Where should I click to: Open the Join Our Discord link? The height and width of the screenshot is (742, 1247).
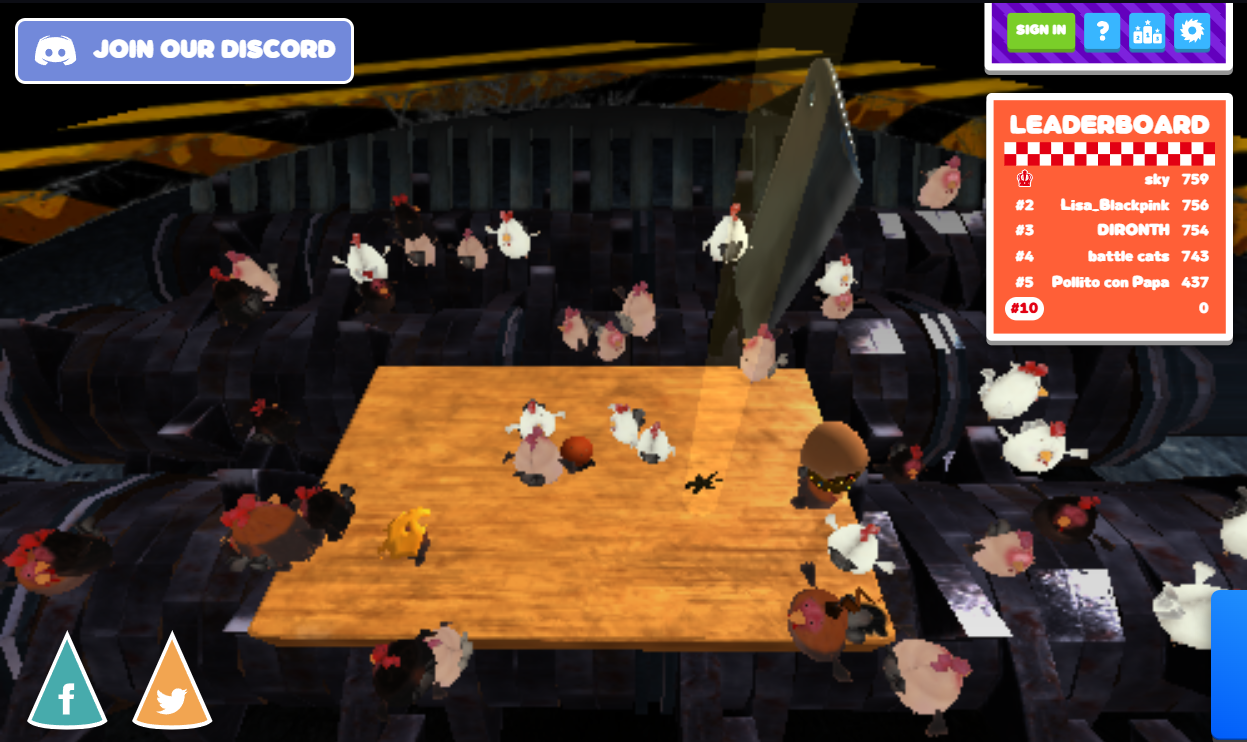(x=184, y=50)
